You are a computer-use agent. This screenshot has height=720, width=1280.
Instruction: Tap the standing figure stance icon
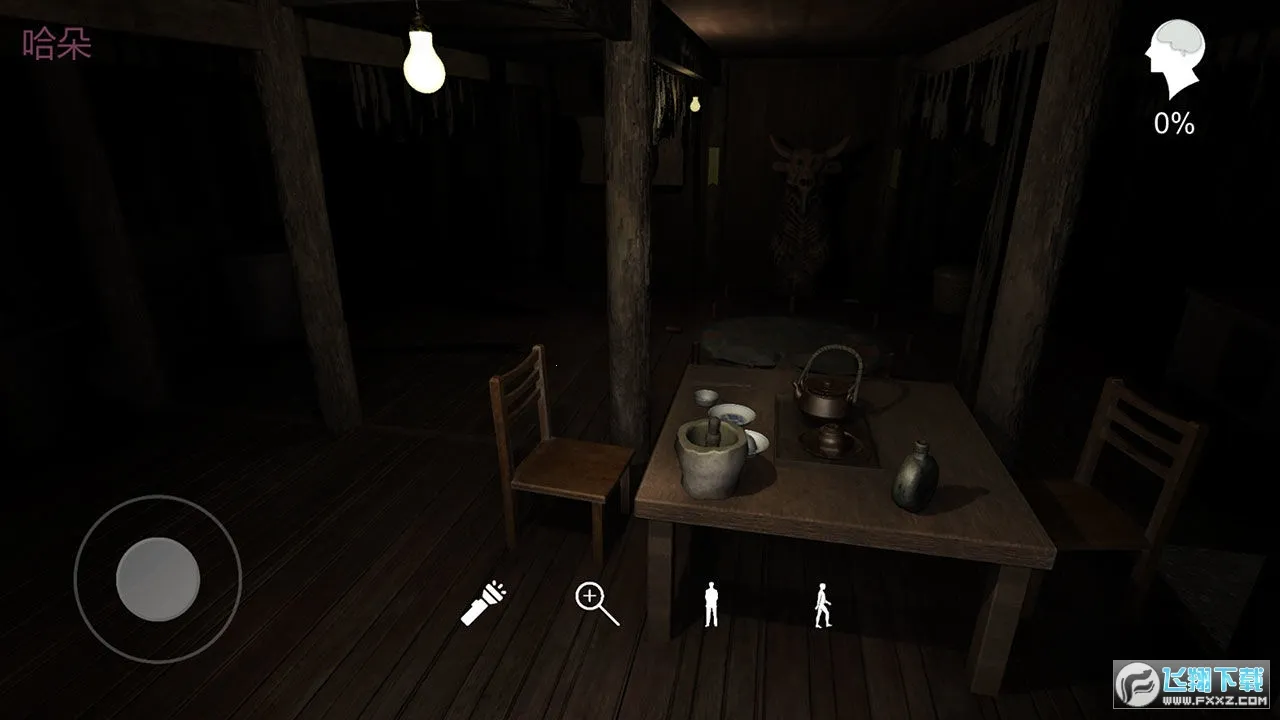click(x=711, y=605)
